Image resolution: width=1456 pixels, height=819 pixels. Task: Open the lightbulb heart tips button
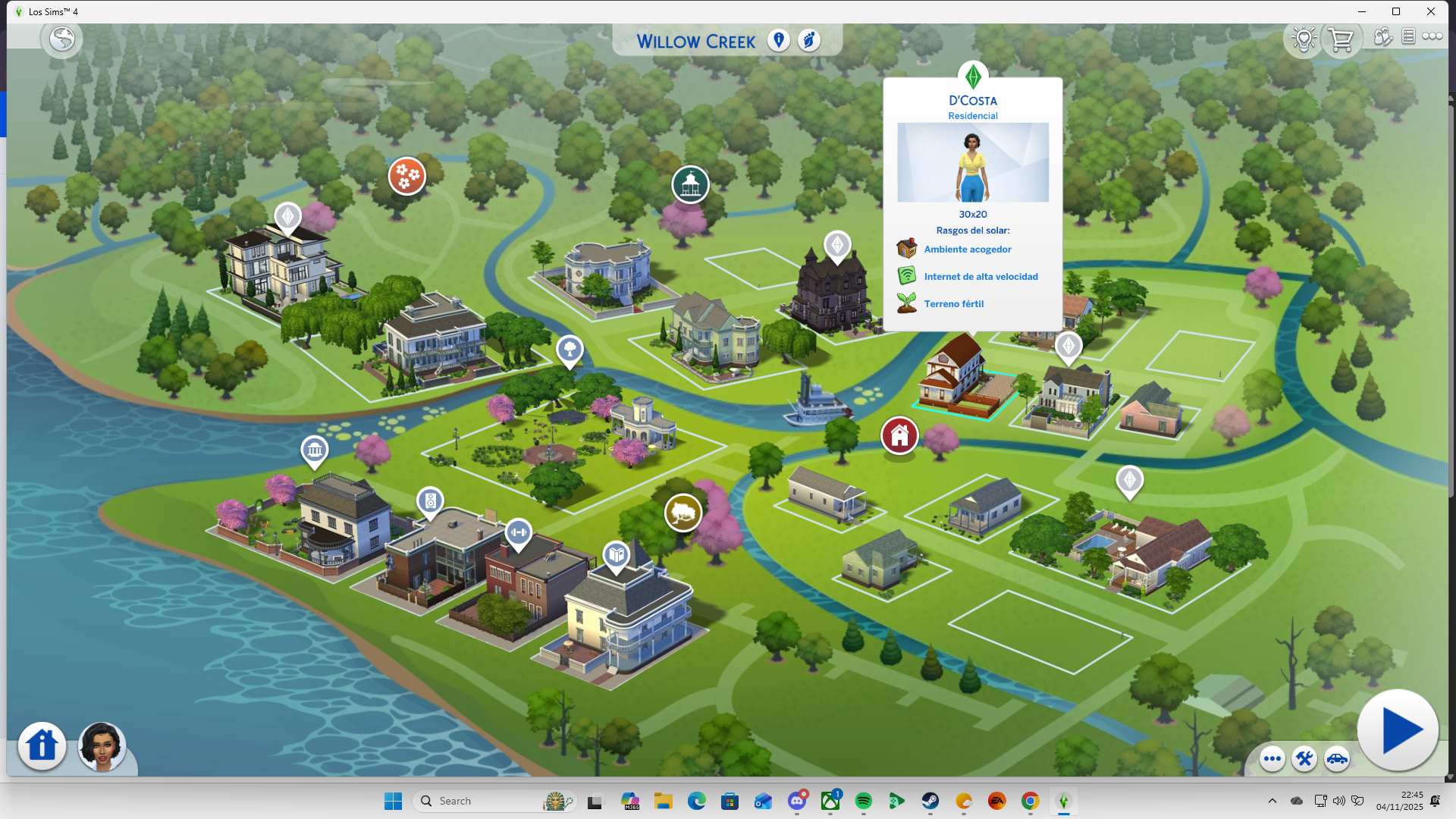1304,39
